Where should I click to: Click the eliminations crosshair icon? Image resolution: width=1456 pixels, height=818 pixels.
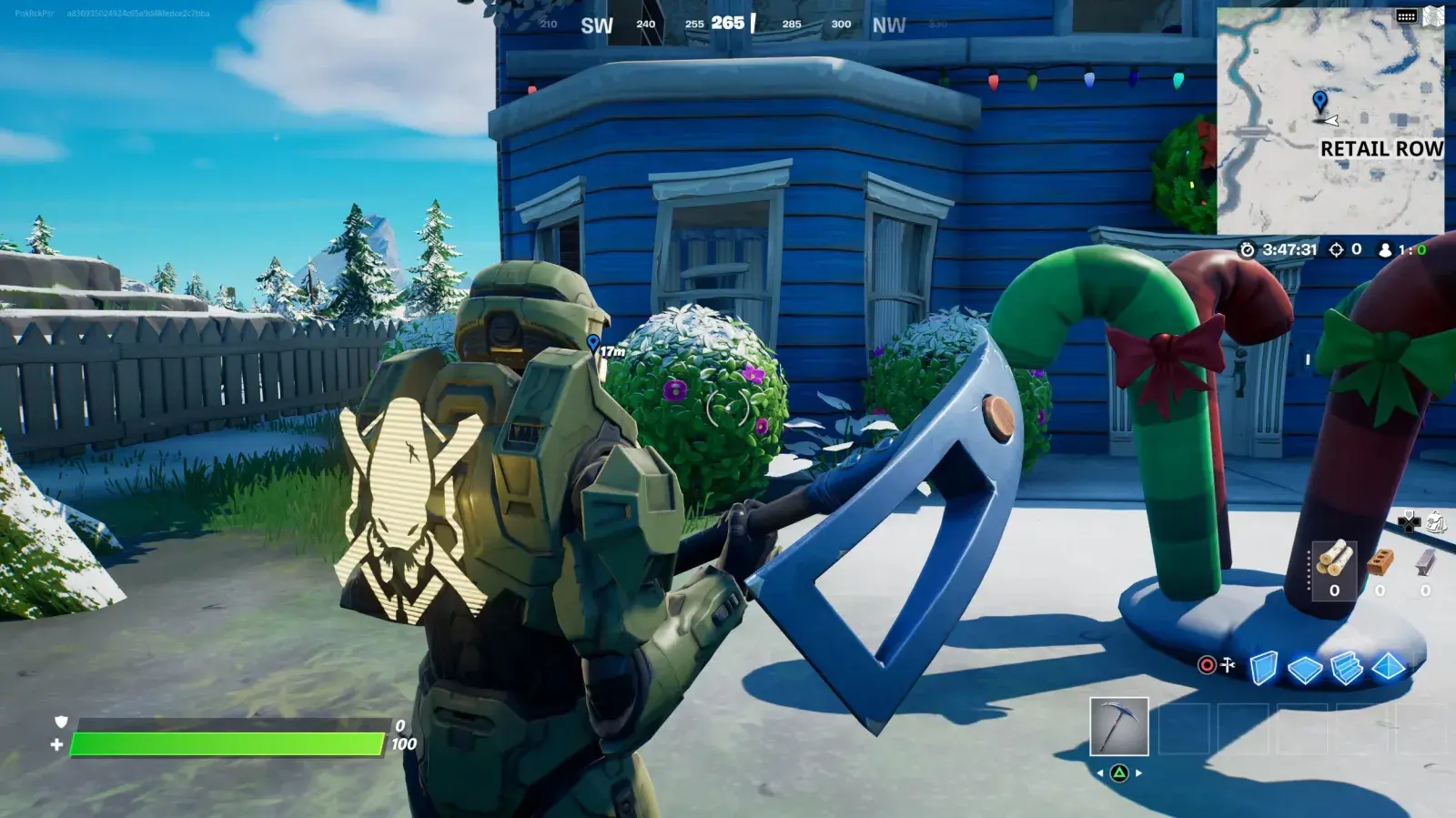click(x=1337, y=250)
